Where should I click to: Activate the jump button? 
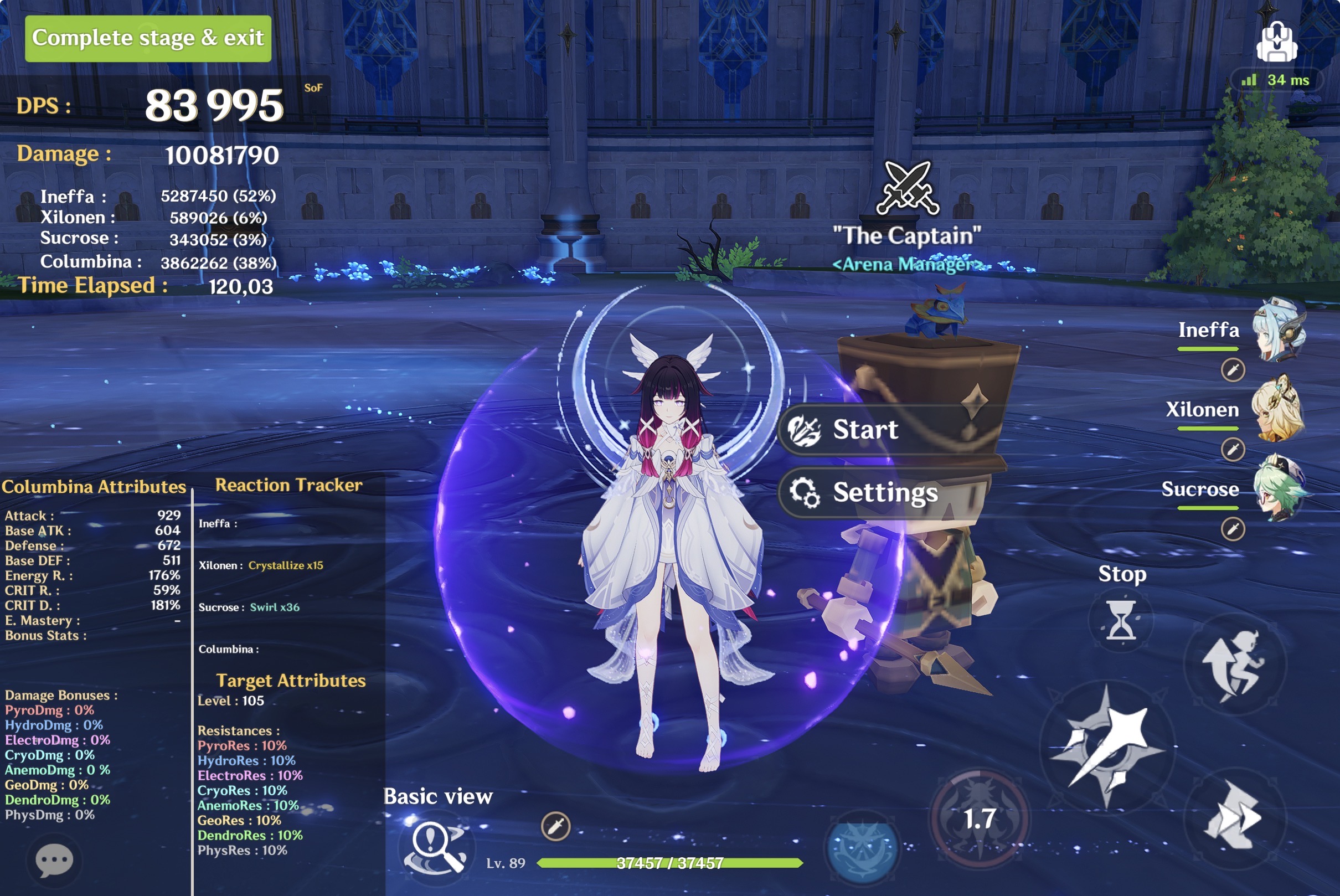[x=1234, y=665]
